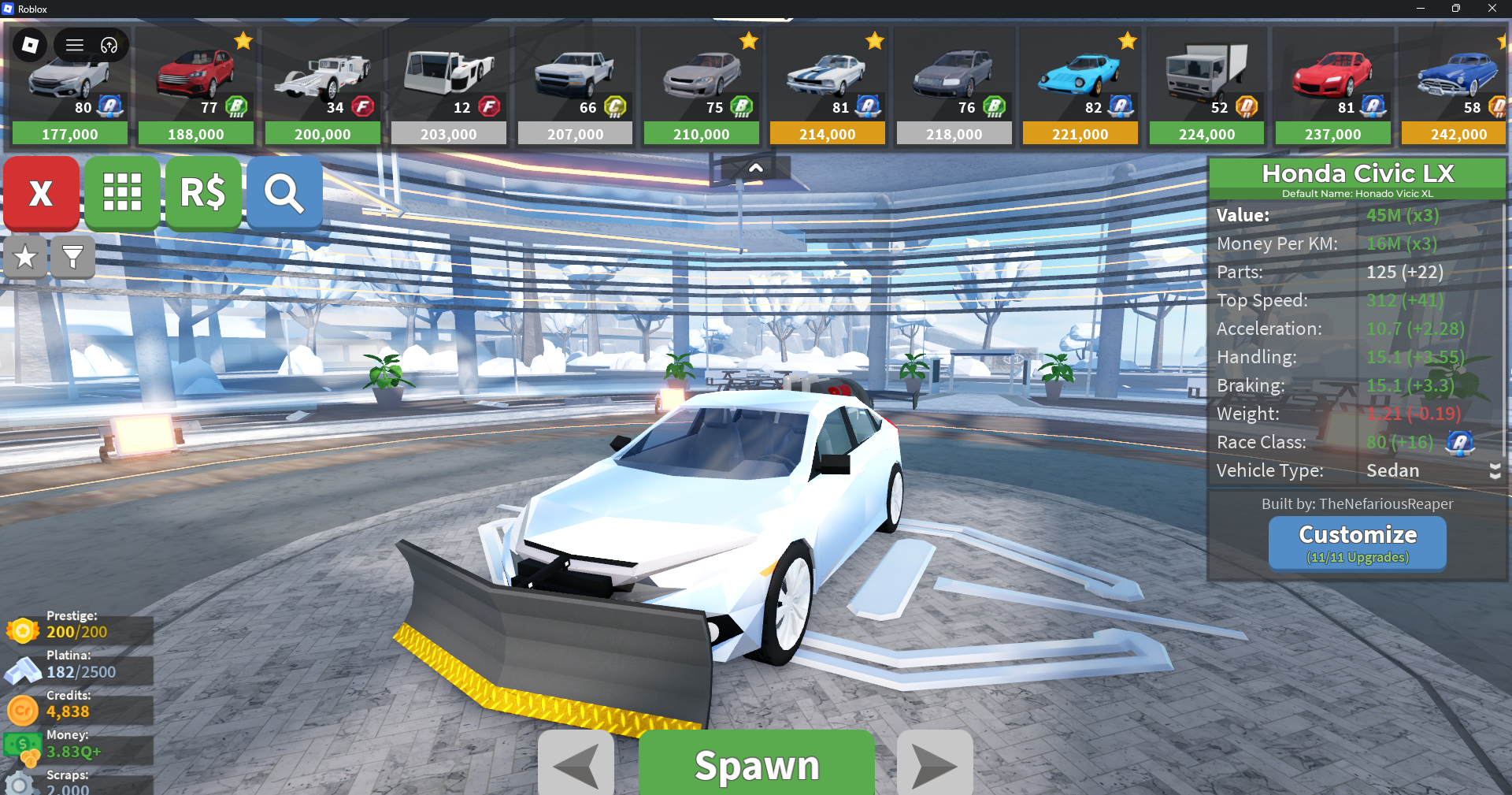Open the vehicle search magnifier
This screenshot has height=795, width=1512.
(x=284, y=193)
